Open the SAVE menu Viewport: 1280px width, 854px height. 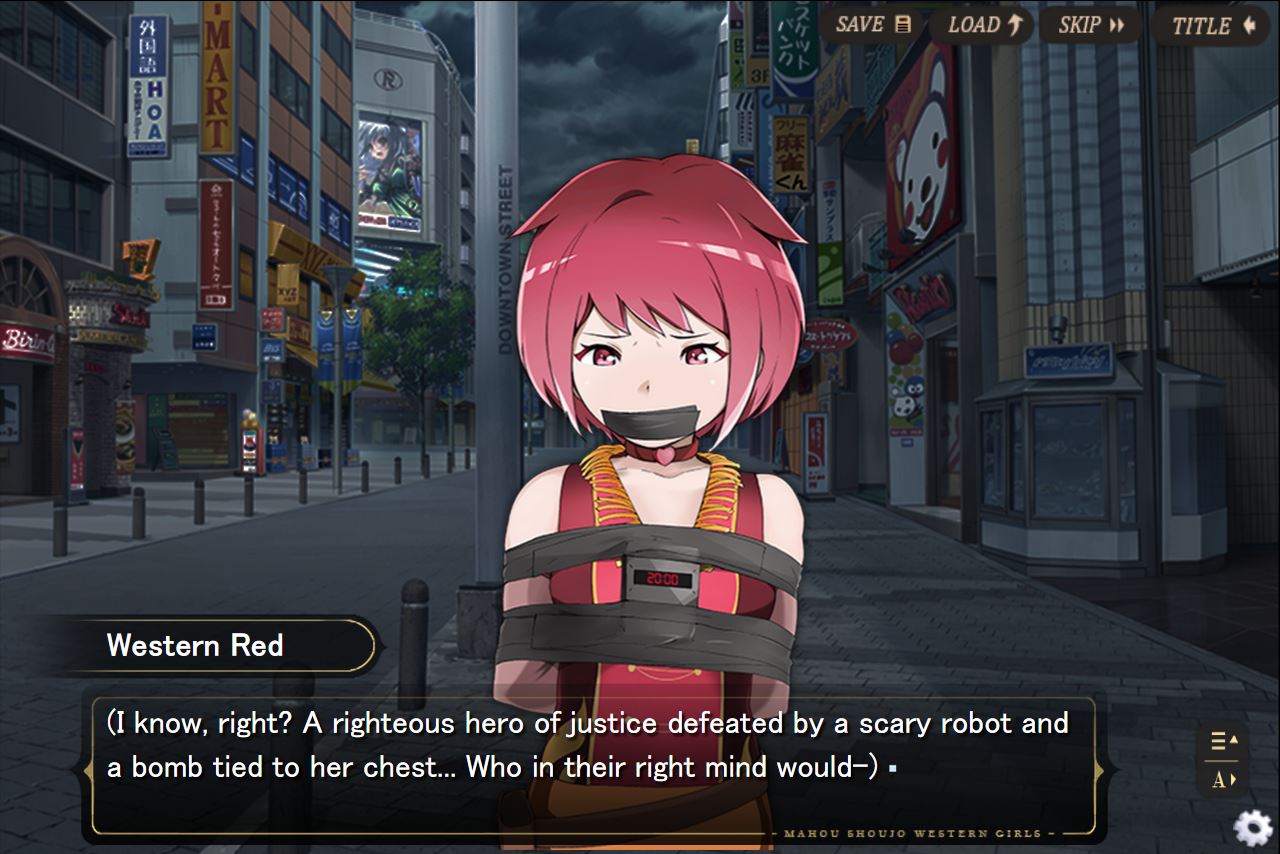click(873, 25)
